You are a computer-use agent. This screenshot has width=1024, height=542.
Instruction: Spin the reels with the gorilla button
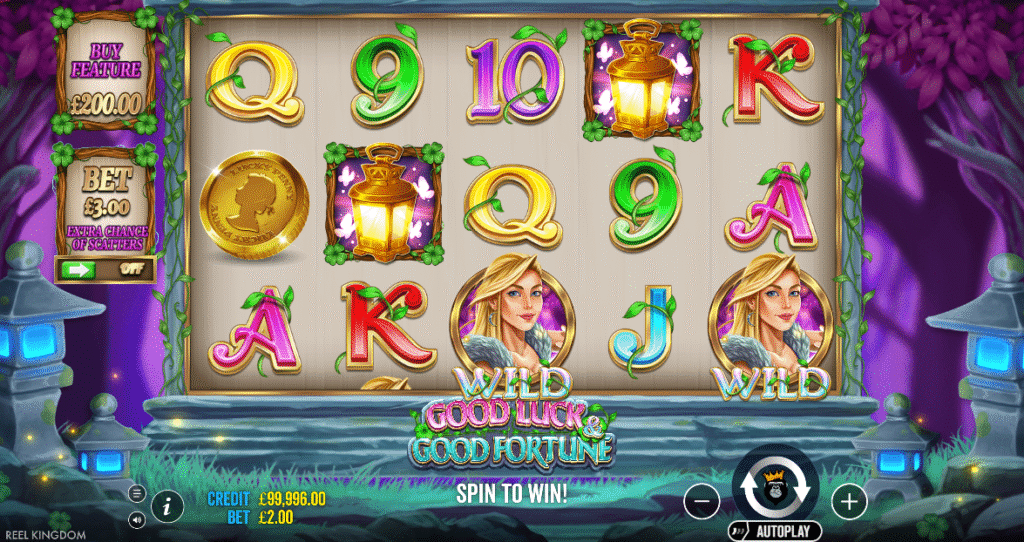coord(775,483)
